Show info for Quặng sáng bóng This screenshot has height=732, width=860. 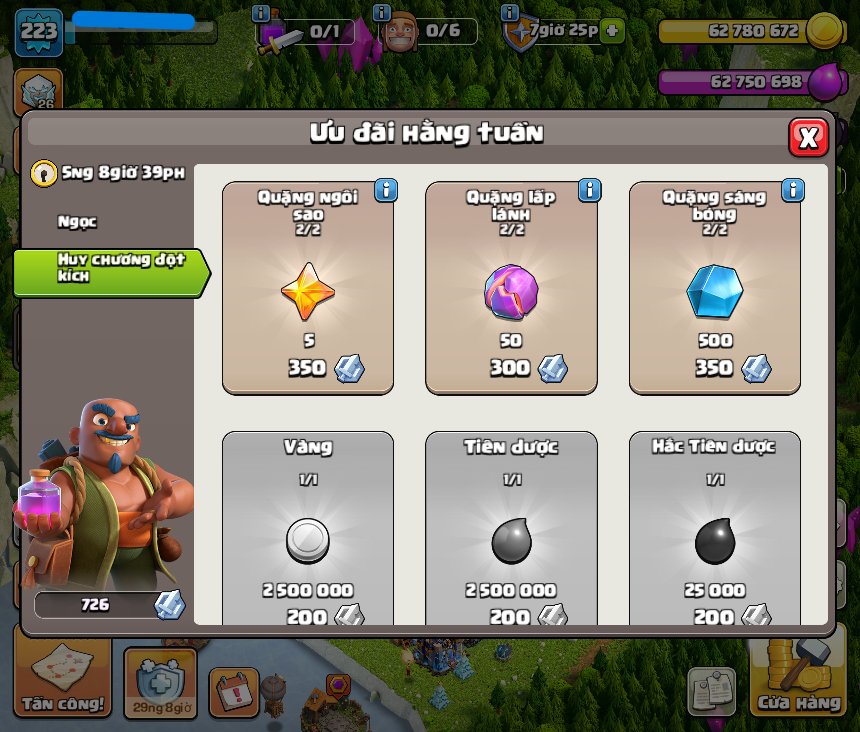[793, 190]
